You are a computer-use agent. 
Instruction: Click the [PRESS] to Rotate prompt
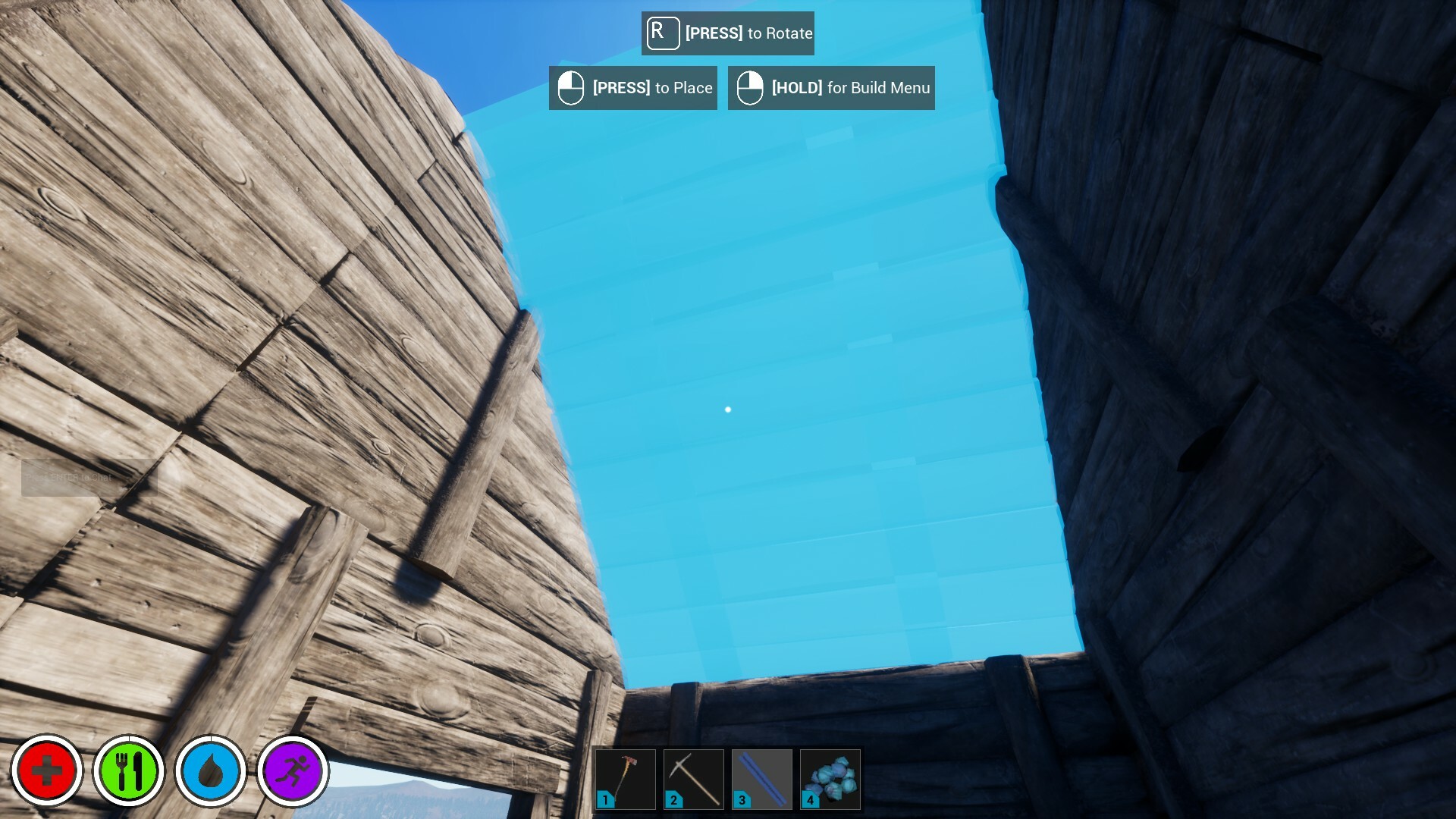(726, 33)
